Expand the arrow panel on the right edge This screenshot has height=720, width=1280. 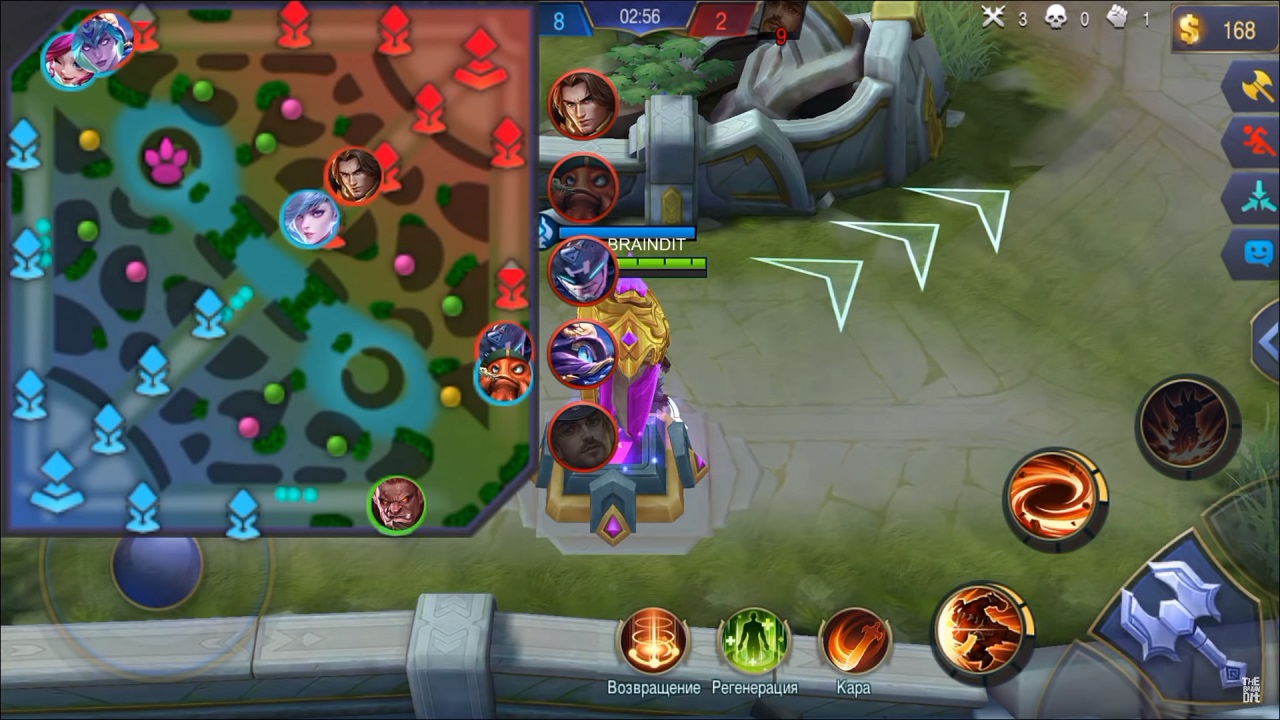click(x=1267, y=341)
